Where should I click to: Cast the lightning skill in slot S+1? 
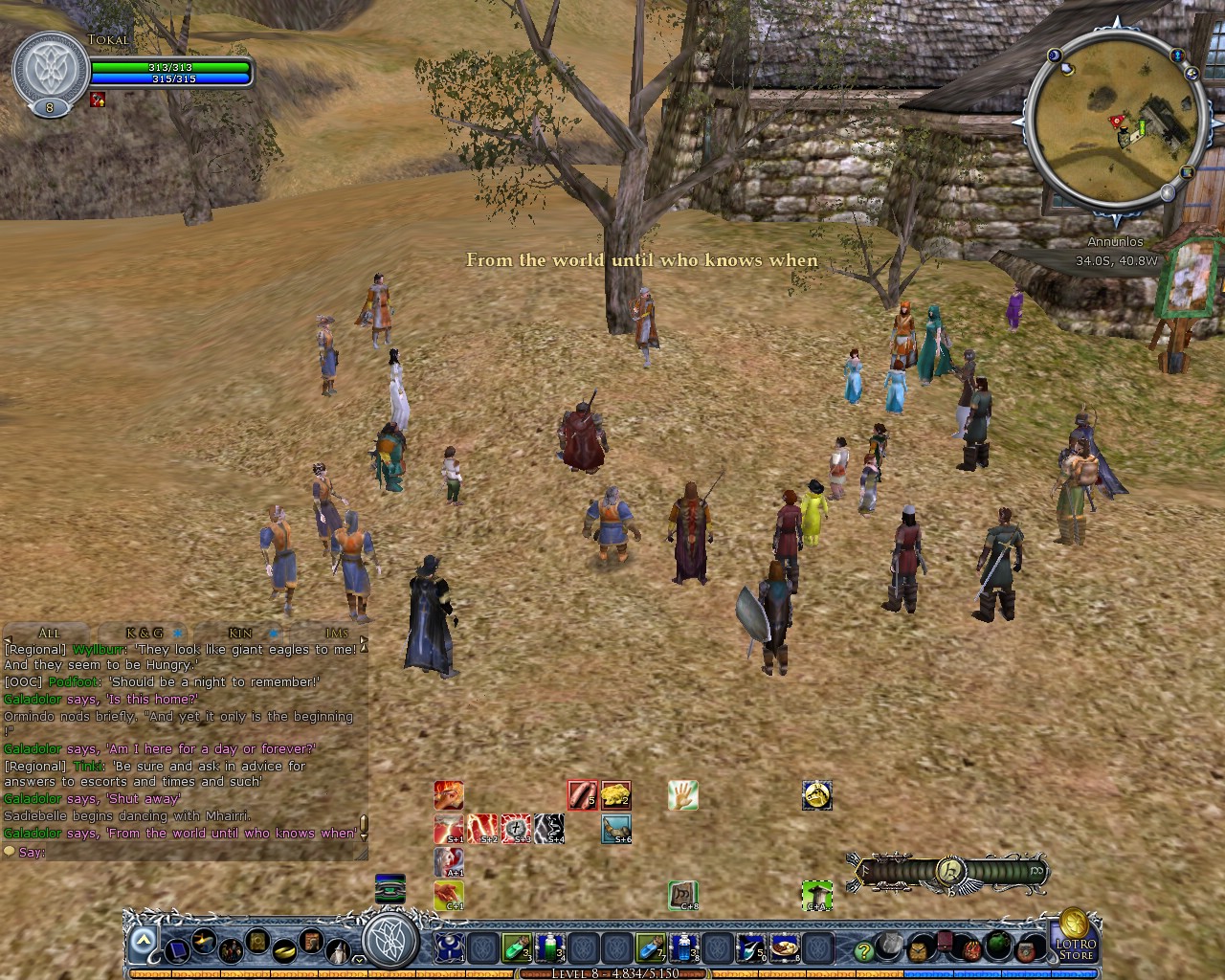point(449,828)
